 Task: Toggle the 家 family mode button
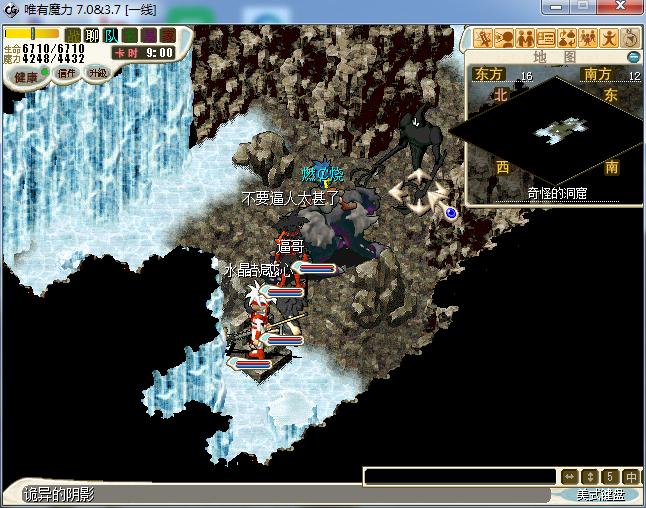click(x=168, y=35)
